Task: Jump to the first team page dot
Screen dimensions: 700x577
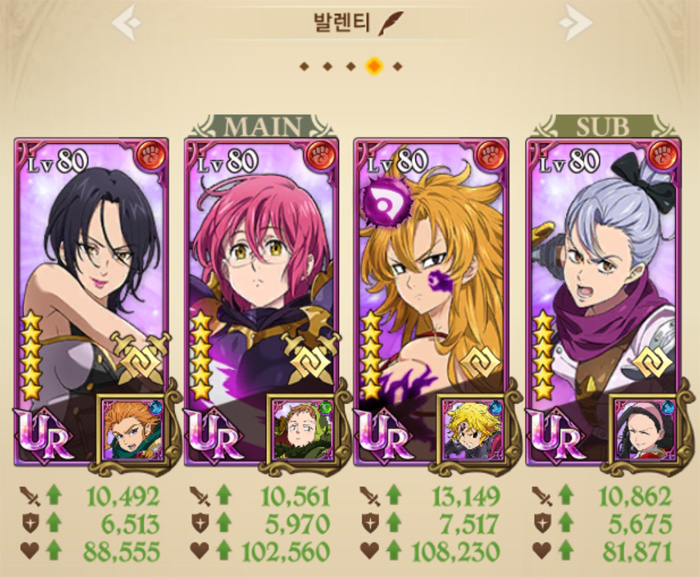Action: pos(303,66)
